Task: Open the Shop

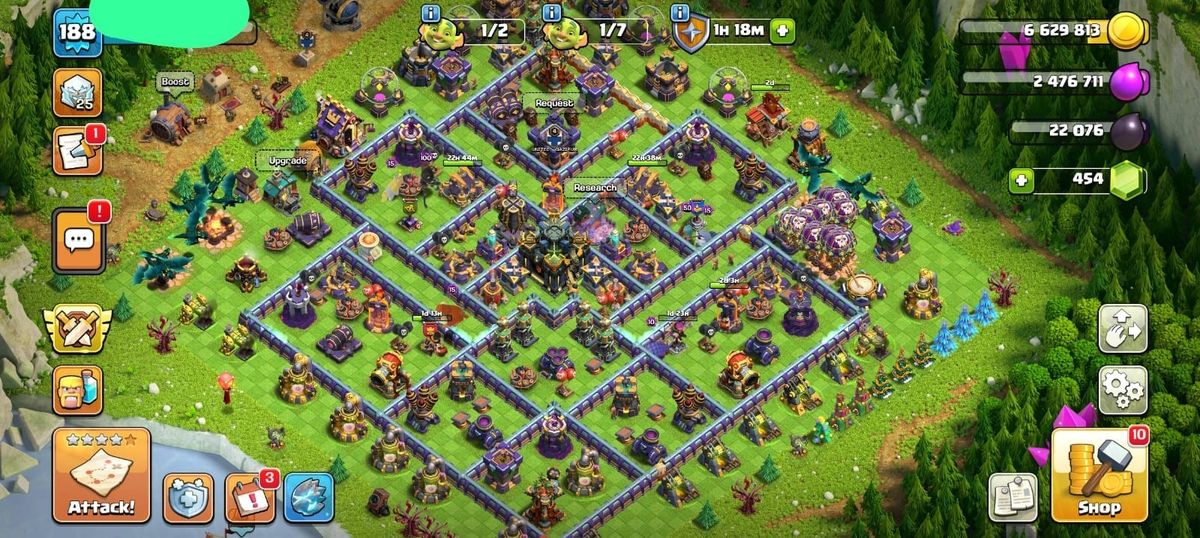Action: point(1099,475)
